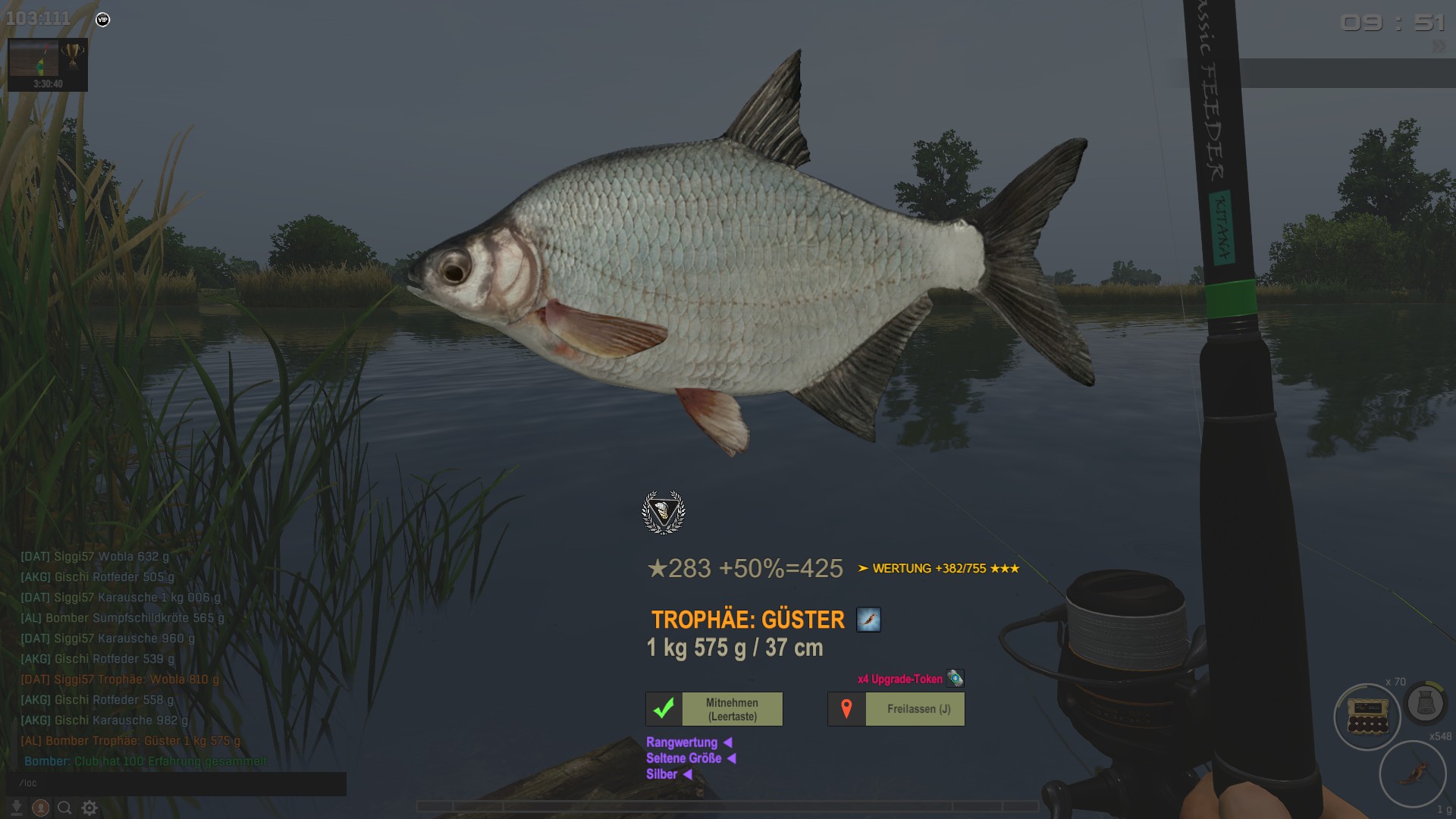1456x819 pixels.
Task: Click the chat input field
Action: click(176, 783)
